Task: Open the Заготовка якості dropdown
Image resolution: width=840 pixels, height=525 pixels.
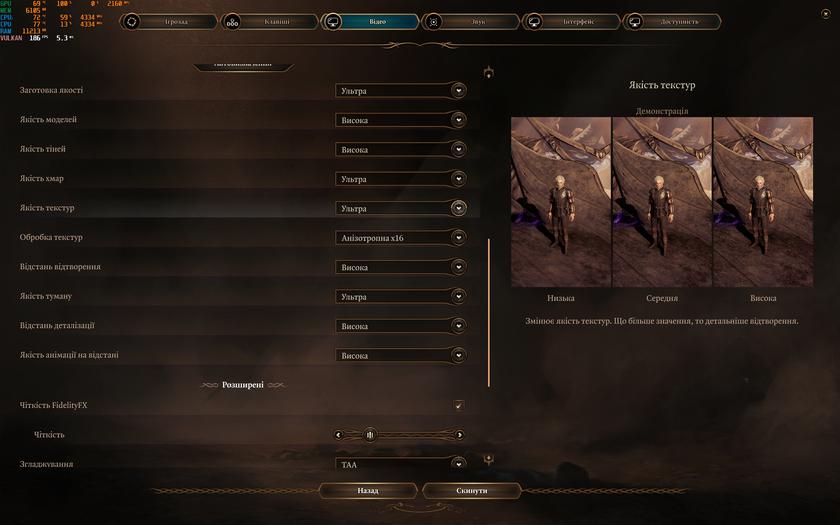Action: click(x=401, y=91)
